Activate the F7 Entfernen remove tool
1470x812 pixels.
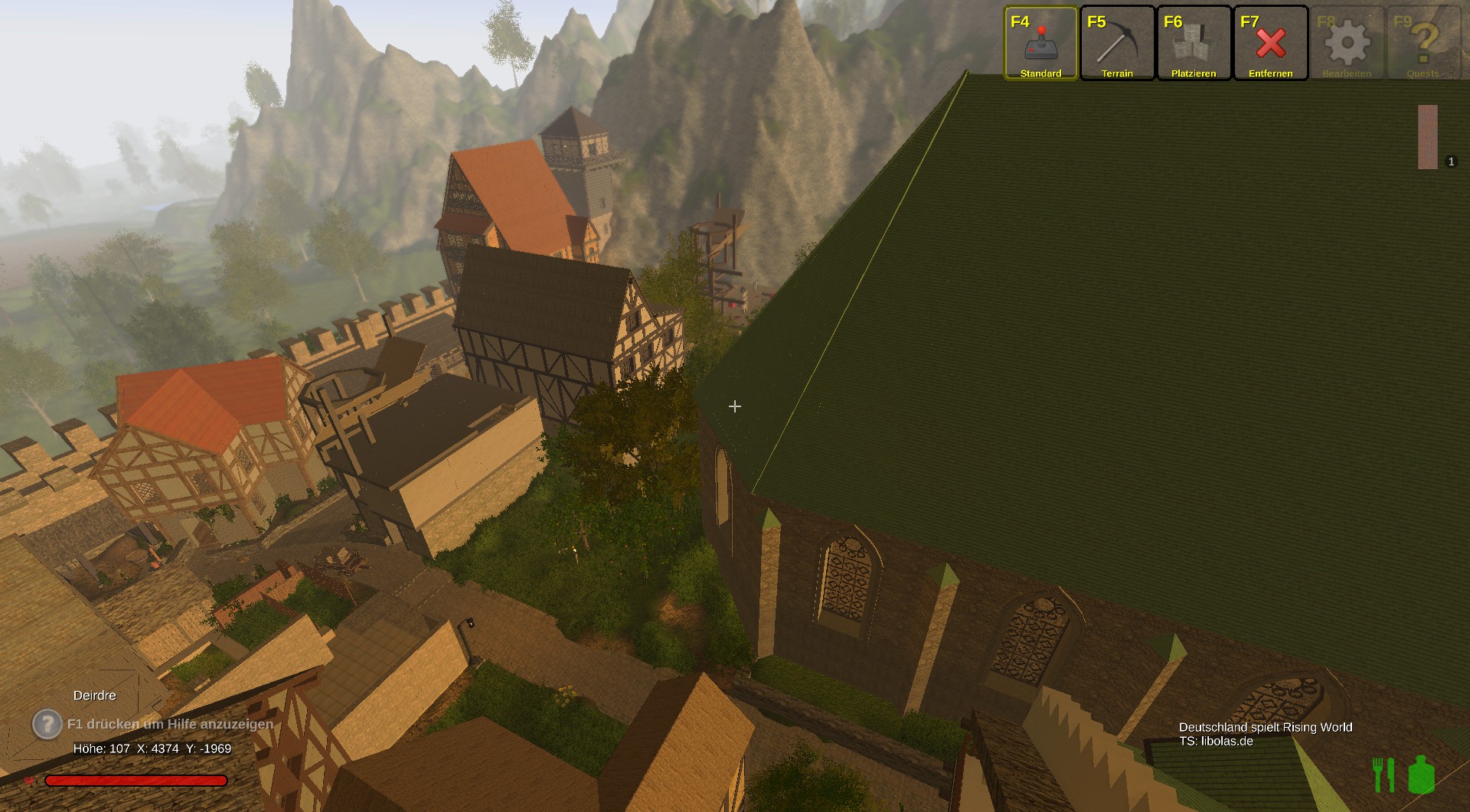[x=1270, y=44]
